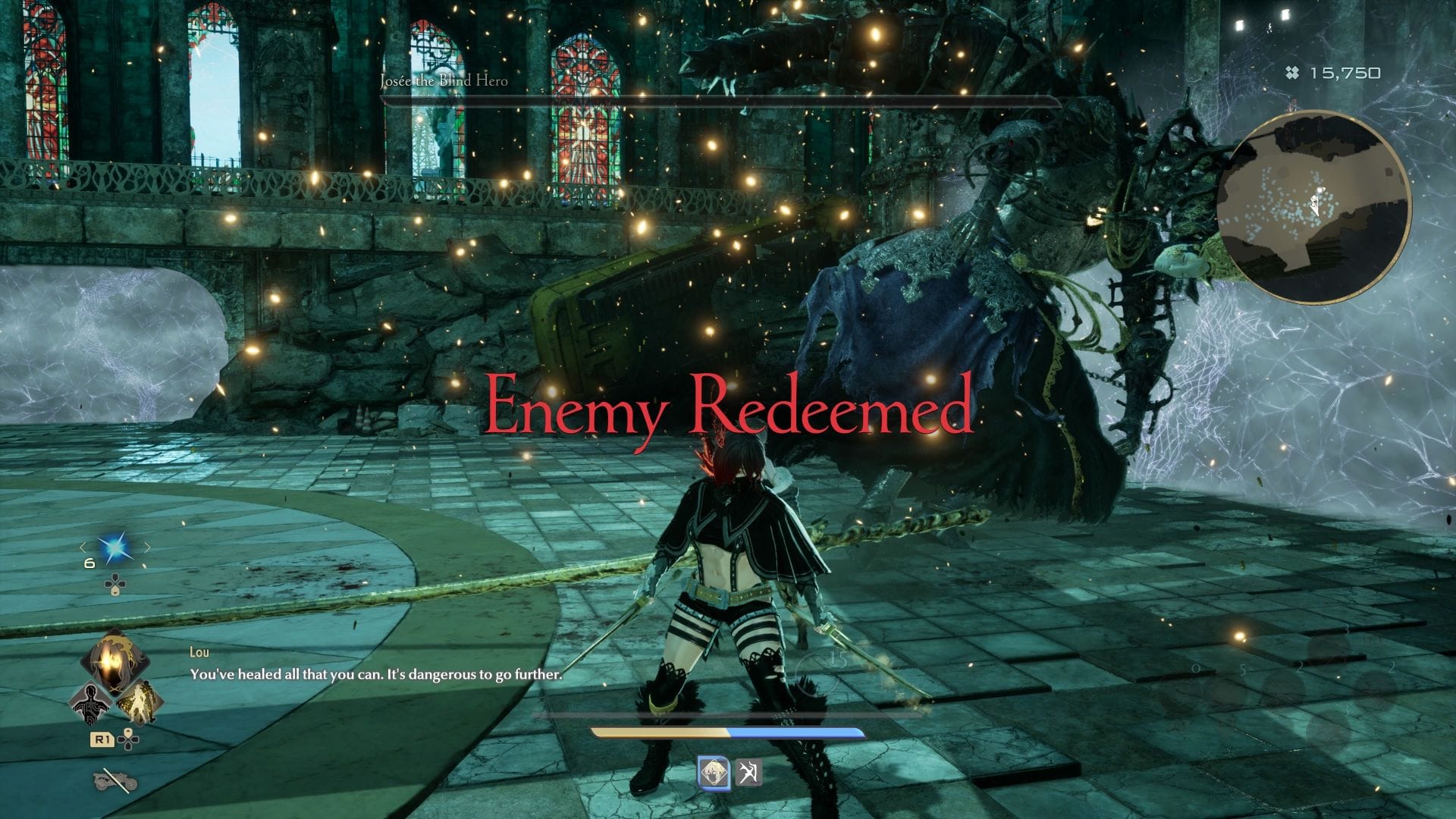Image resolution: width=1456 pixels, height=819 pixels.
Task: Activate the golden figure partner skill
Action: coord(139,702)
